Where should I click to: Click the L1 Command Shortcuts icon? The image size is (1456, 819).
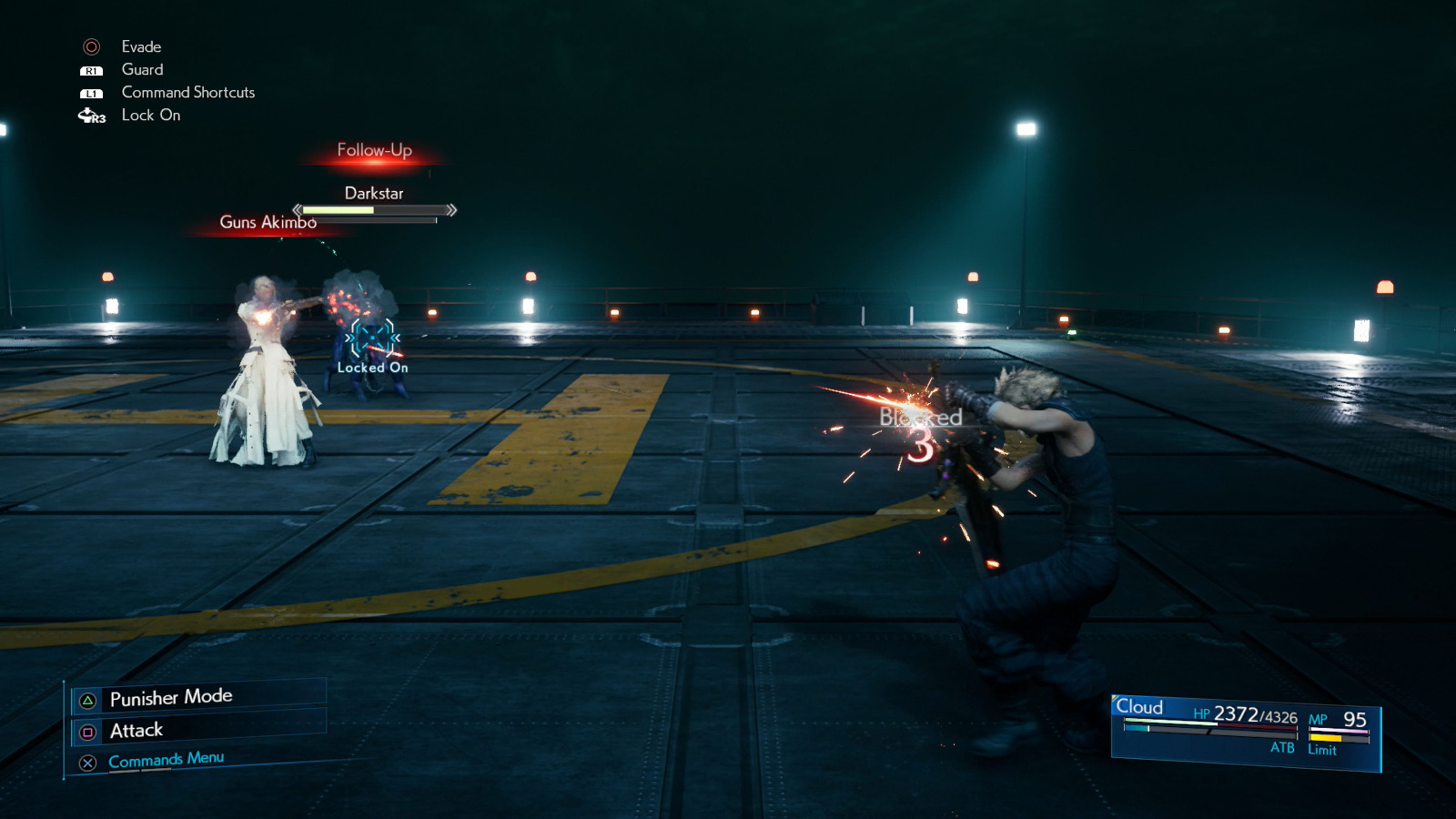(90, 92)
